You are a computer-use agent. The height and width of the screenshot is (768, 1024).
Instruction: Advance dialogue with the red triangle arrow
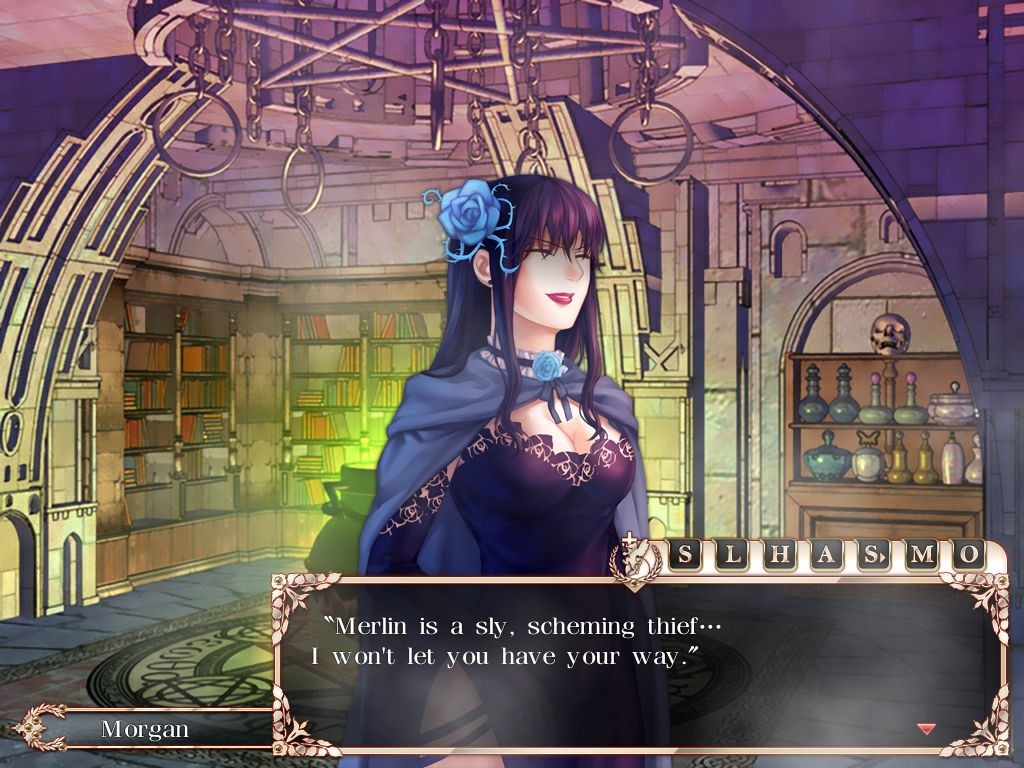click(x=927, y=728)
